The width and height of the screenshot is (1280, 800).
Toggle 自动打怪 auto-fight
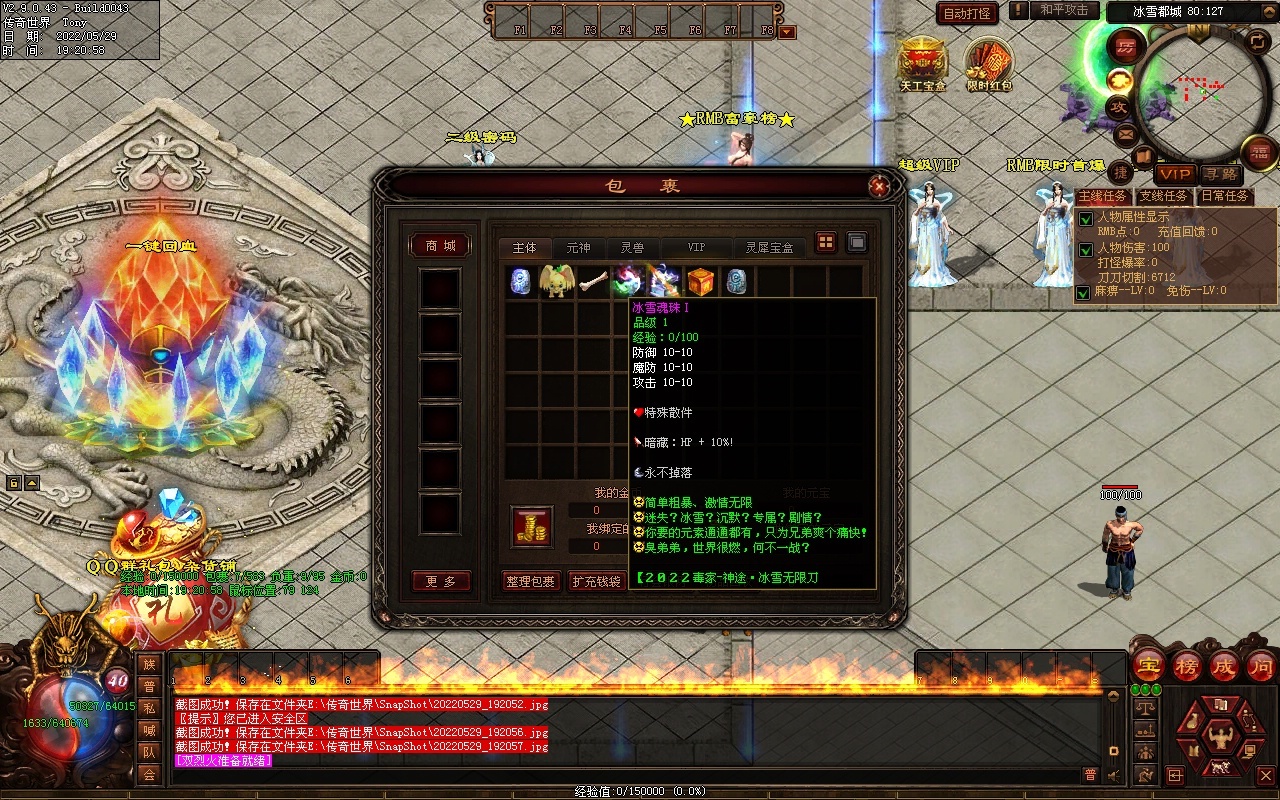click(x=967, y=14)
